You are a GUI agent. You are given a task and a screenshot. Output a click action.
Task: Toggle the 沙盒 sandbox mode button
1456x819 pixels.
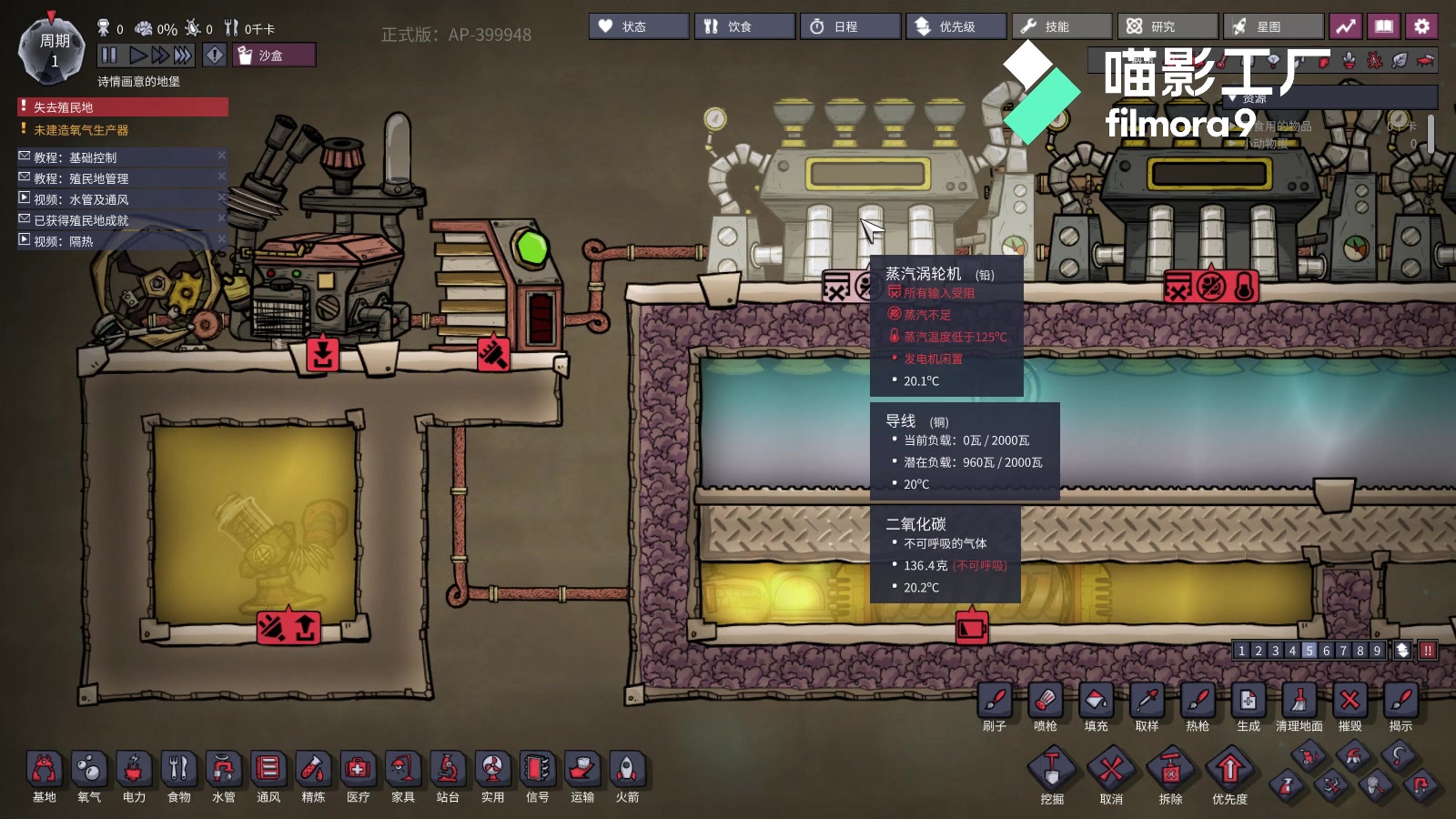click(273, 56)
